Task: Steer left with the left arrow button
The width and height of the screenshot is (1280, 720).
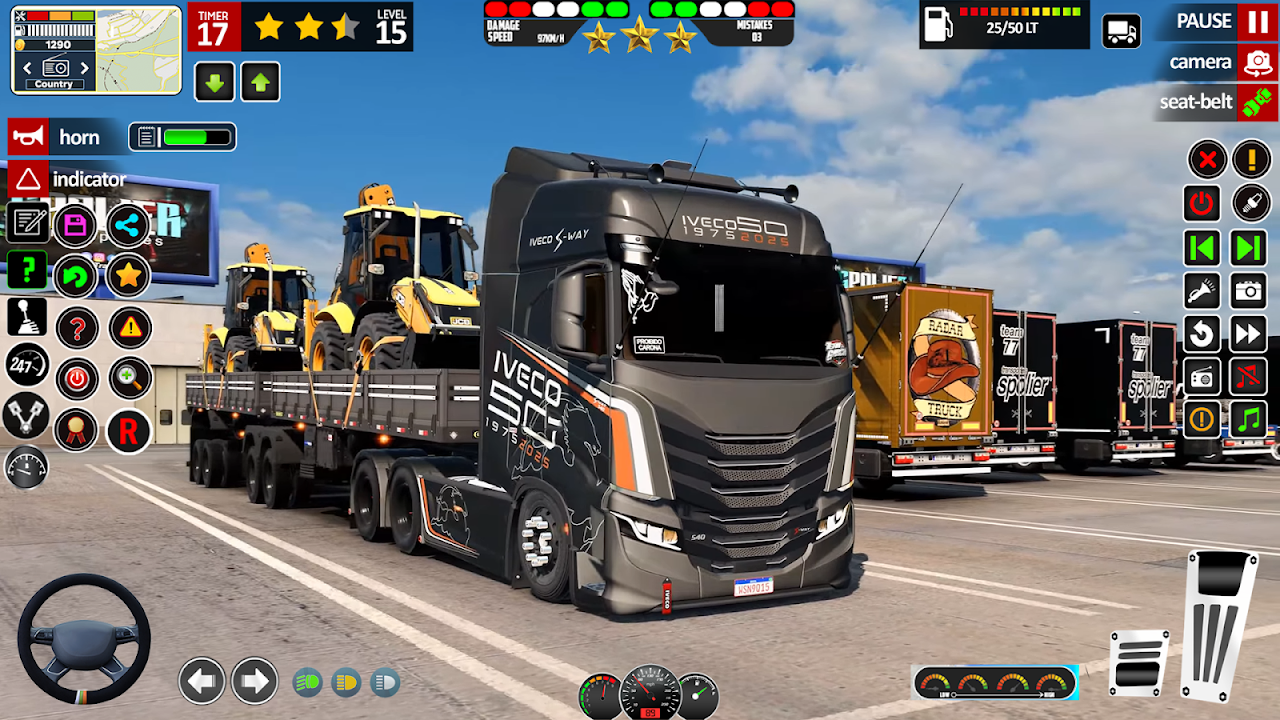Action: [x=202, y=682]
